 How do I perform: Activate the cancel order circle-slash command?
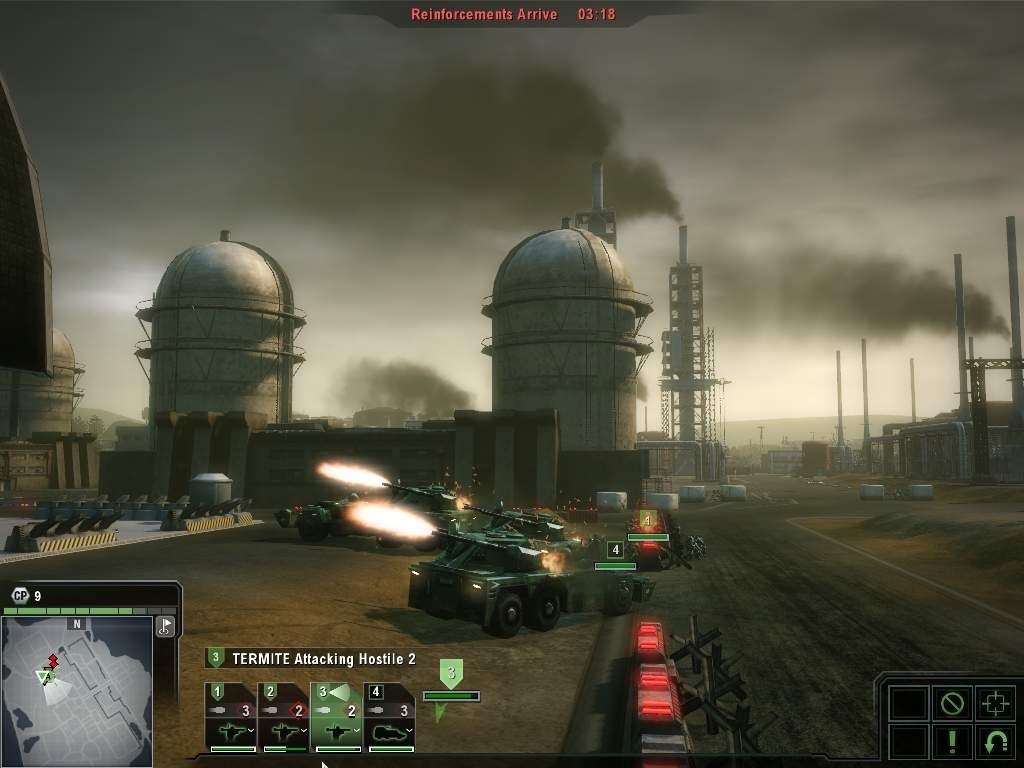(951, 703)
